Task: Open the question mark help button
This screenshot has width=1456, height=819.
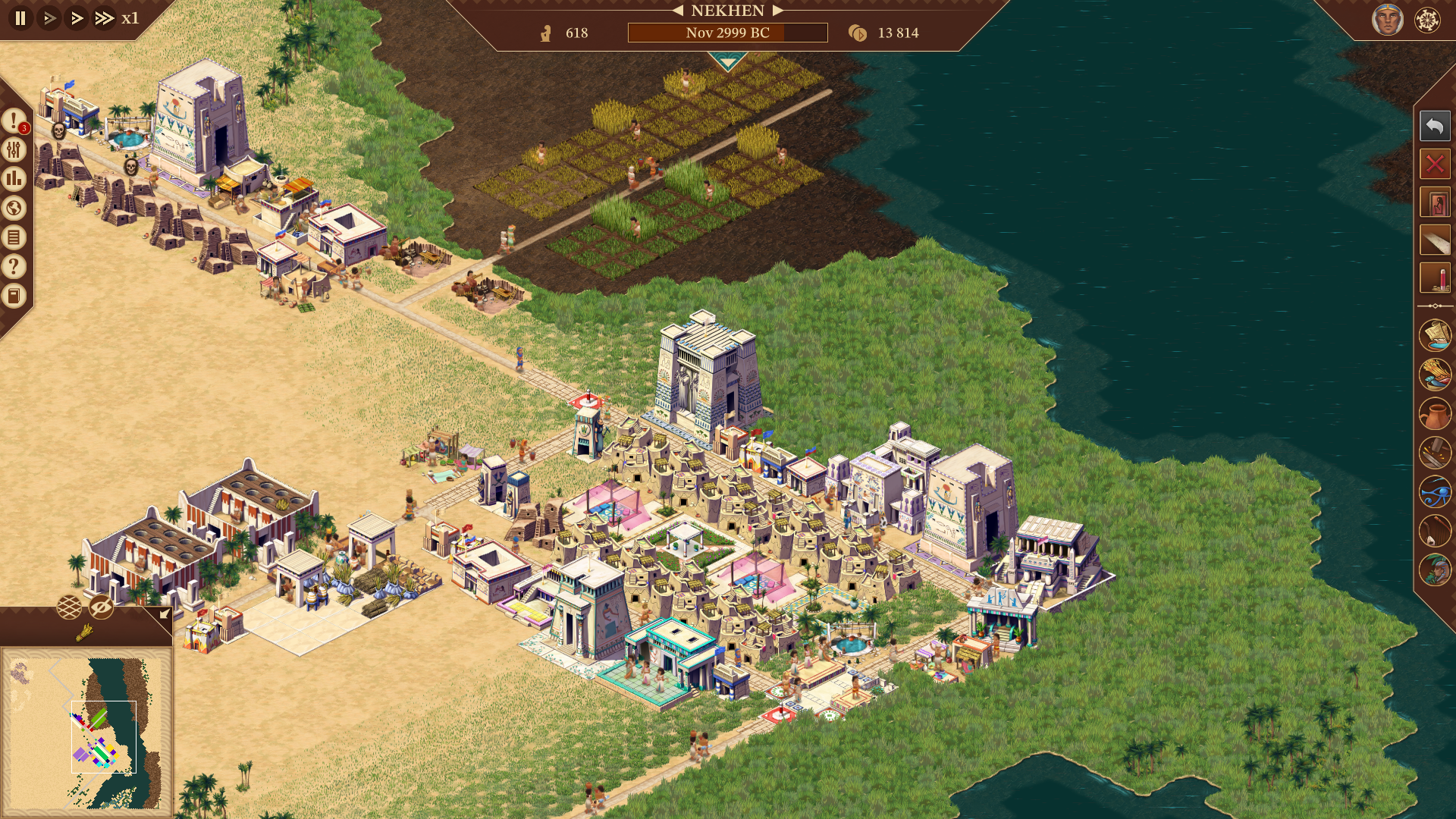Action: (x=14, y=266)
